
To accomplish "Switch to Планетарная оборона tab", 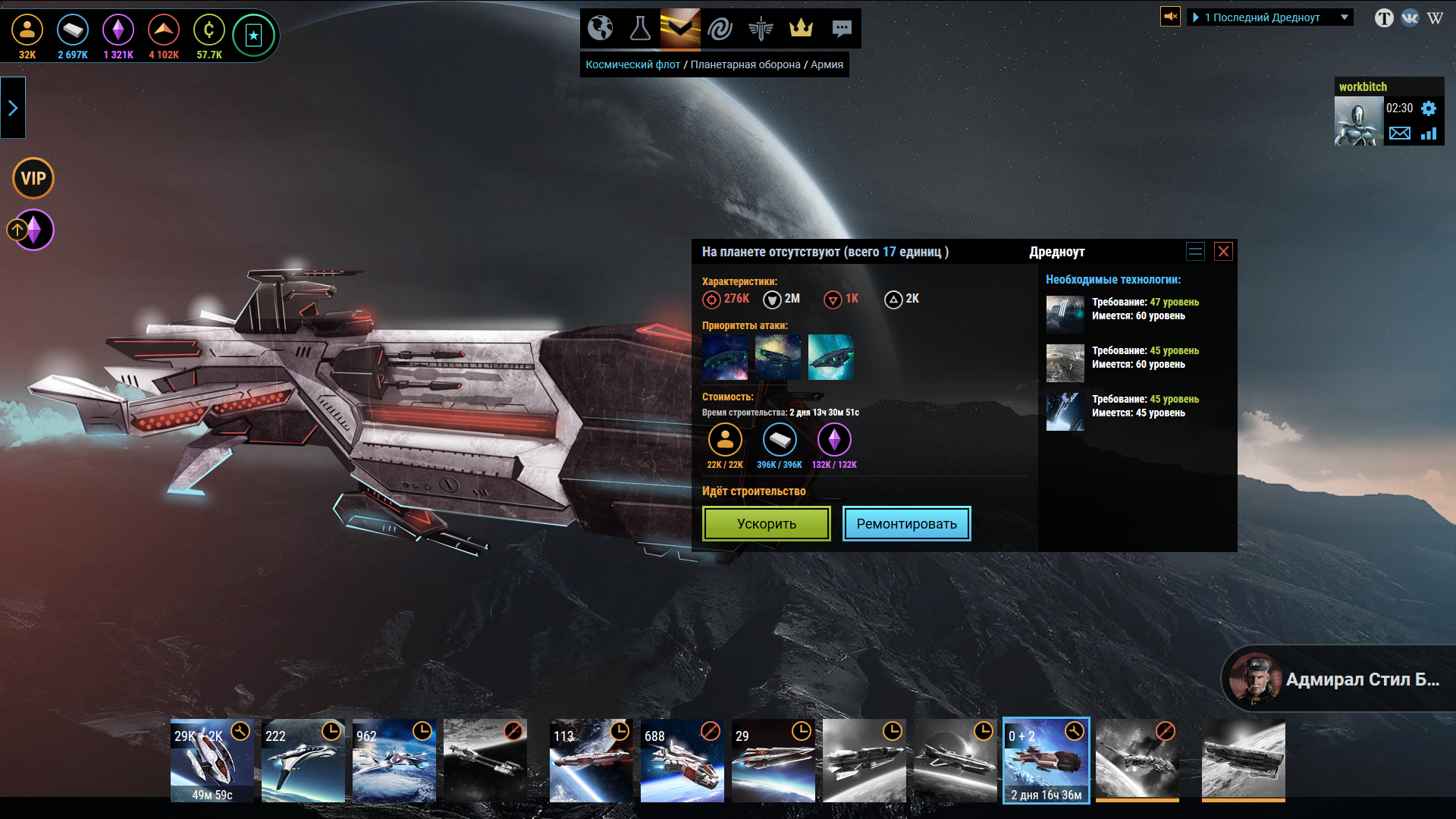I will [745, 64].
